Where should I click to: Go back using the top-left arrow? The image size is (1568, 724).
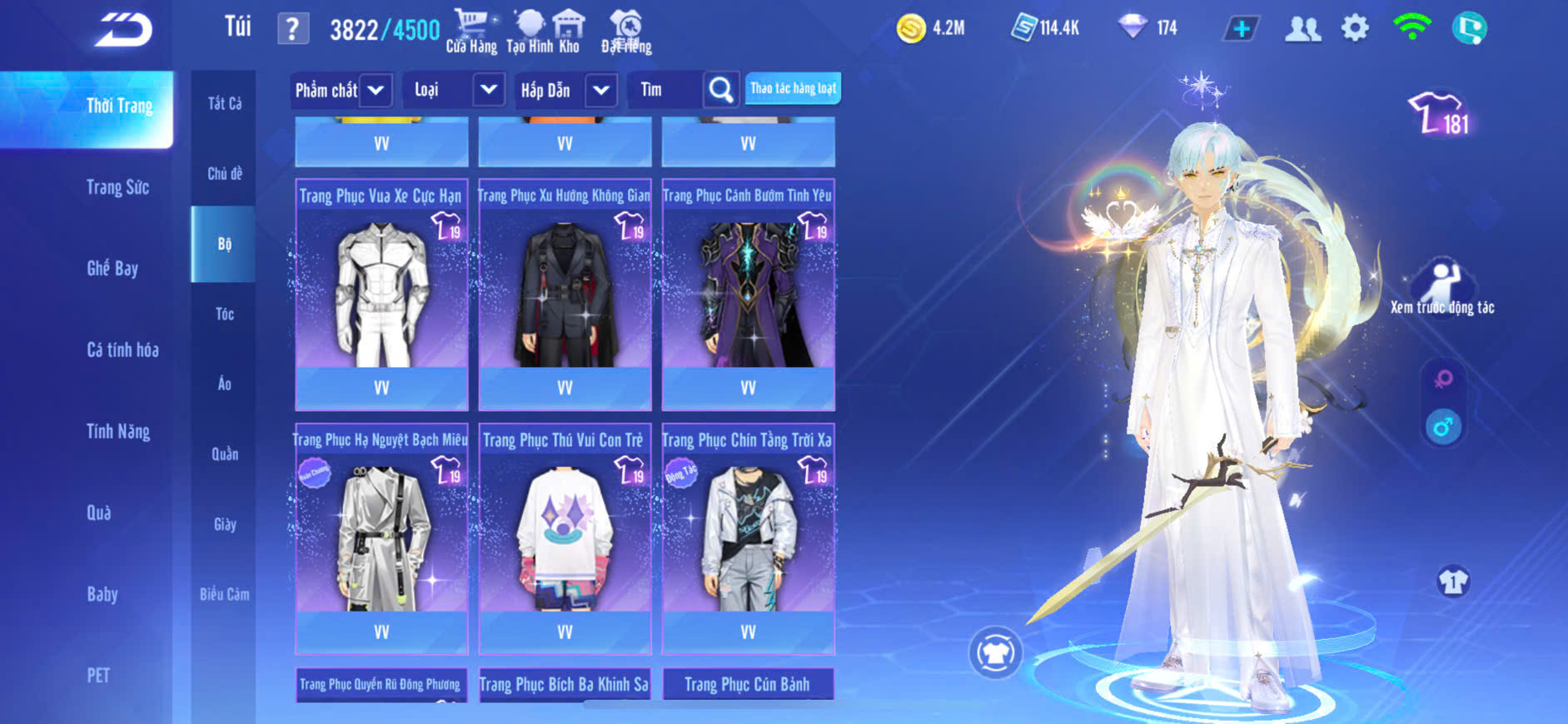123,30
